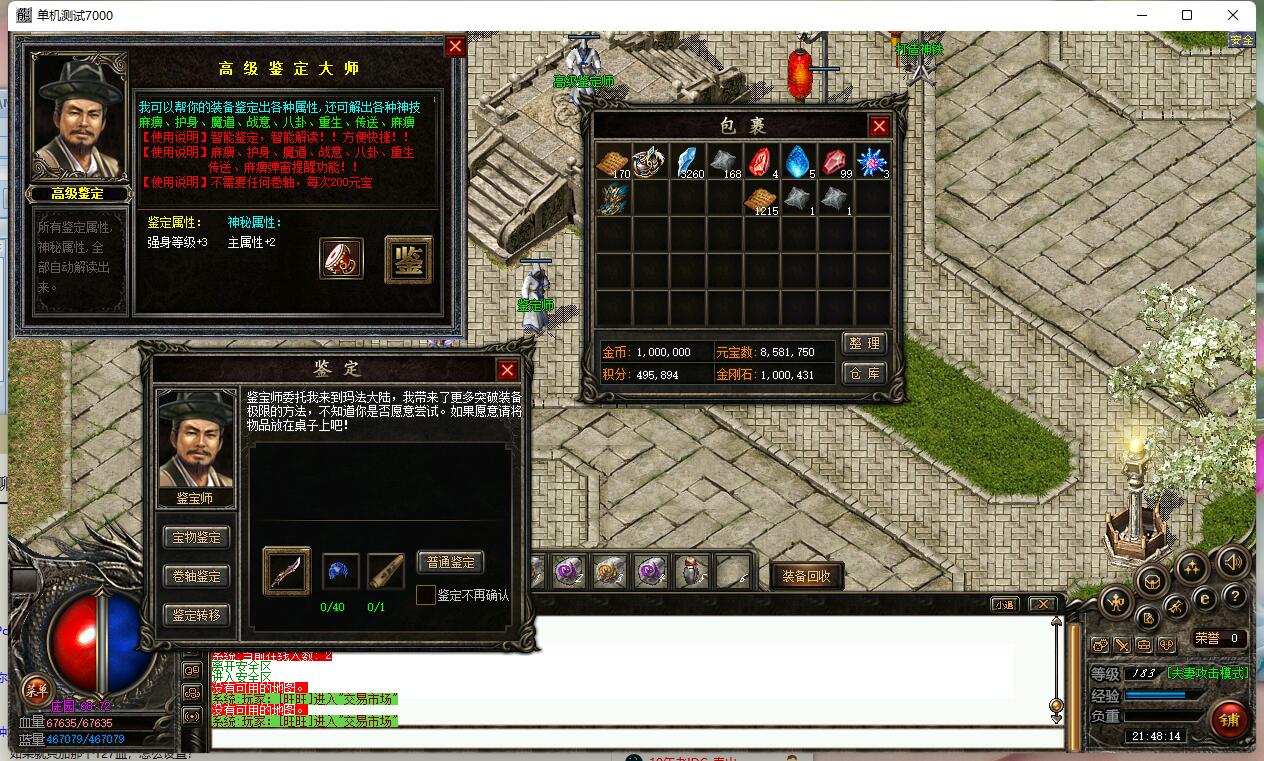
Task: Choose 宝物鉴定 option
Action: tap(196, 538)
